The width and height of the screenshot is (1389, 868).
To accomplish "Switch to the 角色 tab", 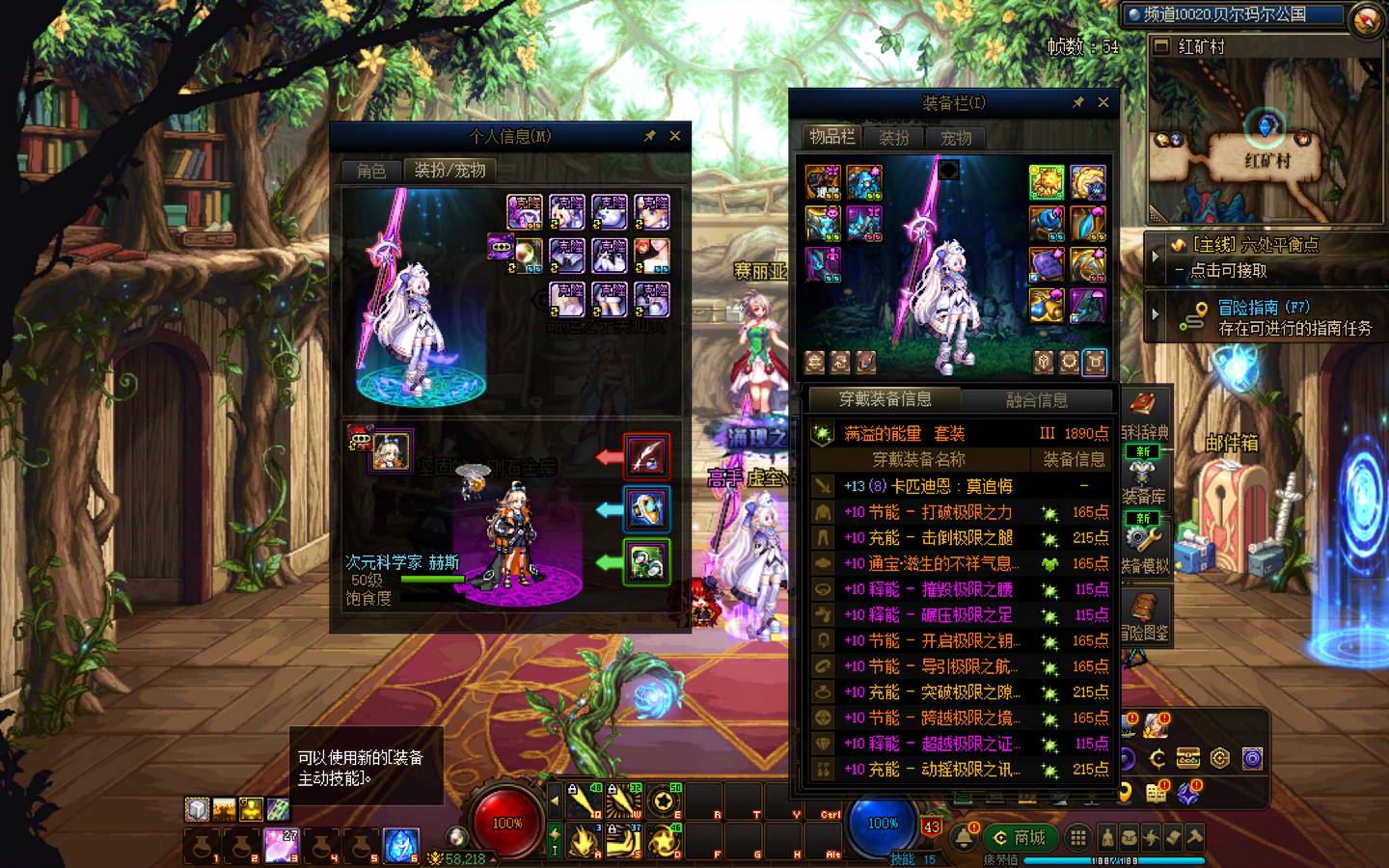I will (x=371, y=171).
